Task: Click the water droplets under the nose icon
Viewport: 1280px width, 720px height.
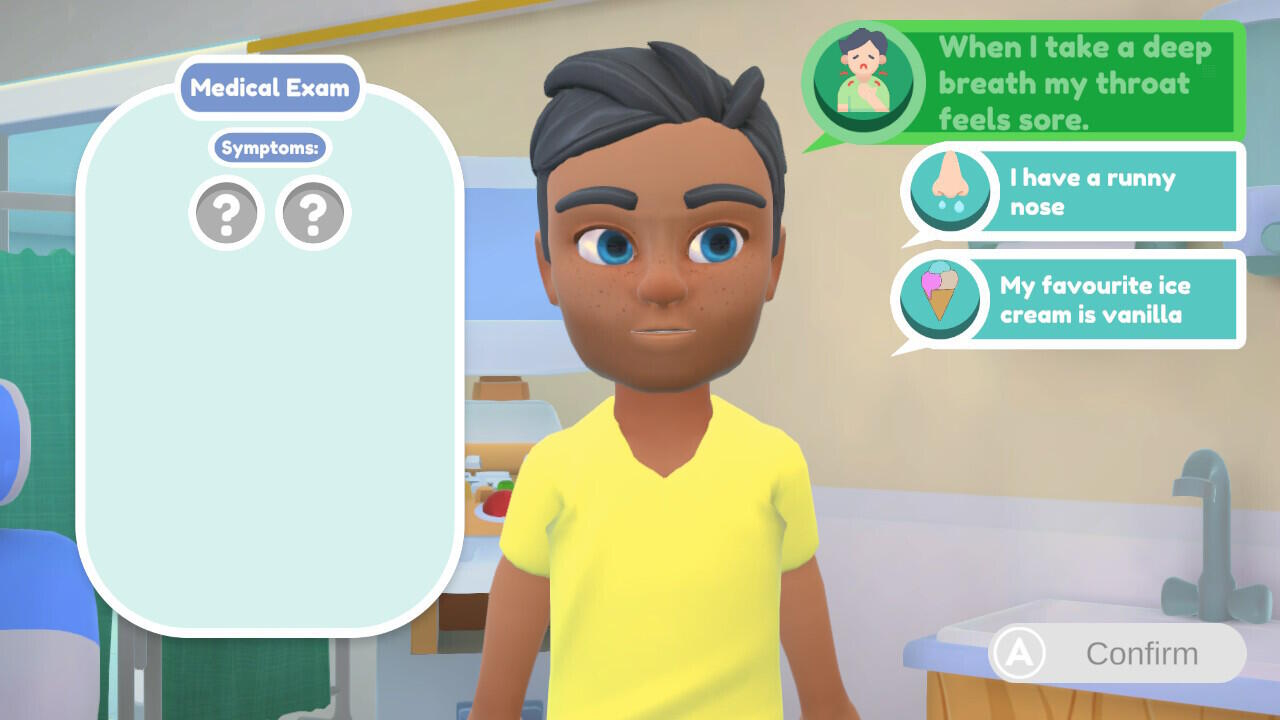Action: pos(950,205)
